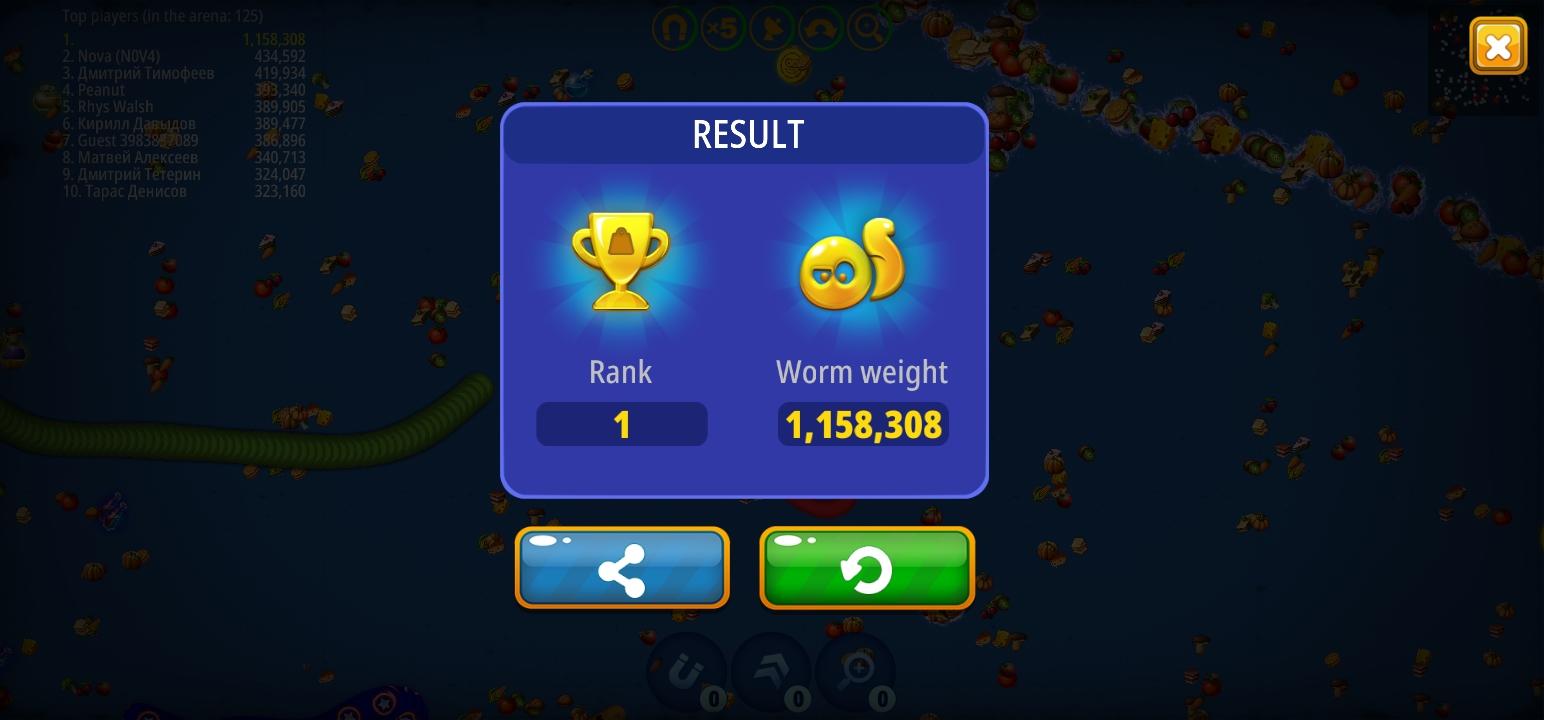Tap the radar power-up icon
The image size is (1544, 720).
[x=771, y=28]
